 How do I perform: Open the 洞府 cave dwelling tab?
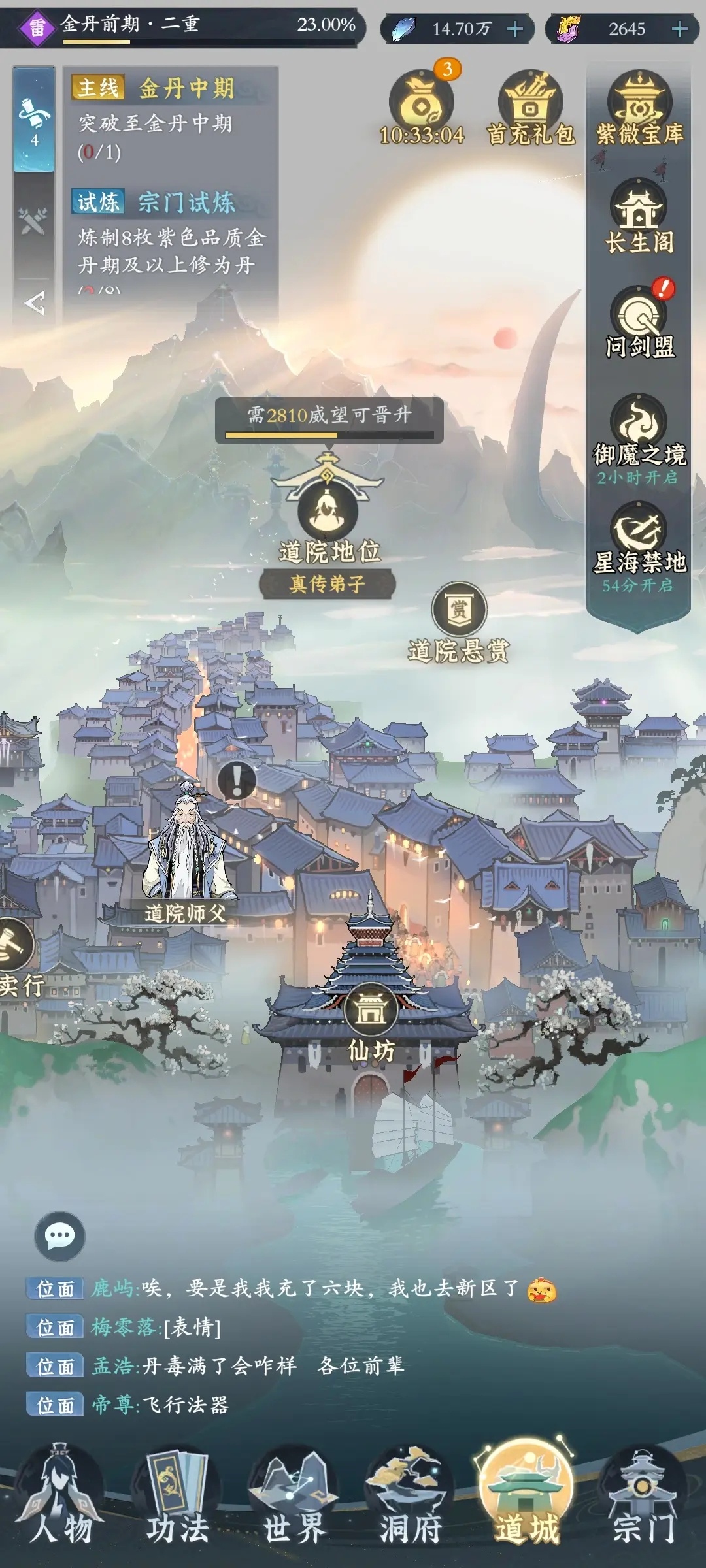pyautogui.click(x=411, y=1496)
